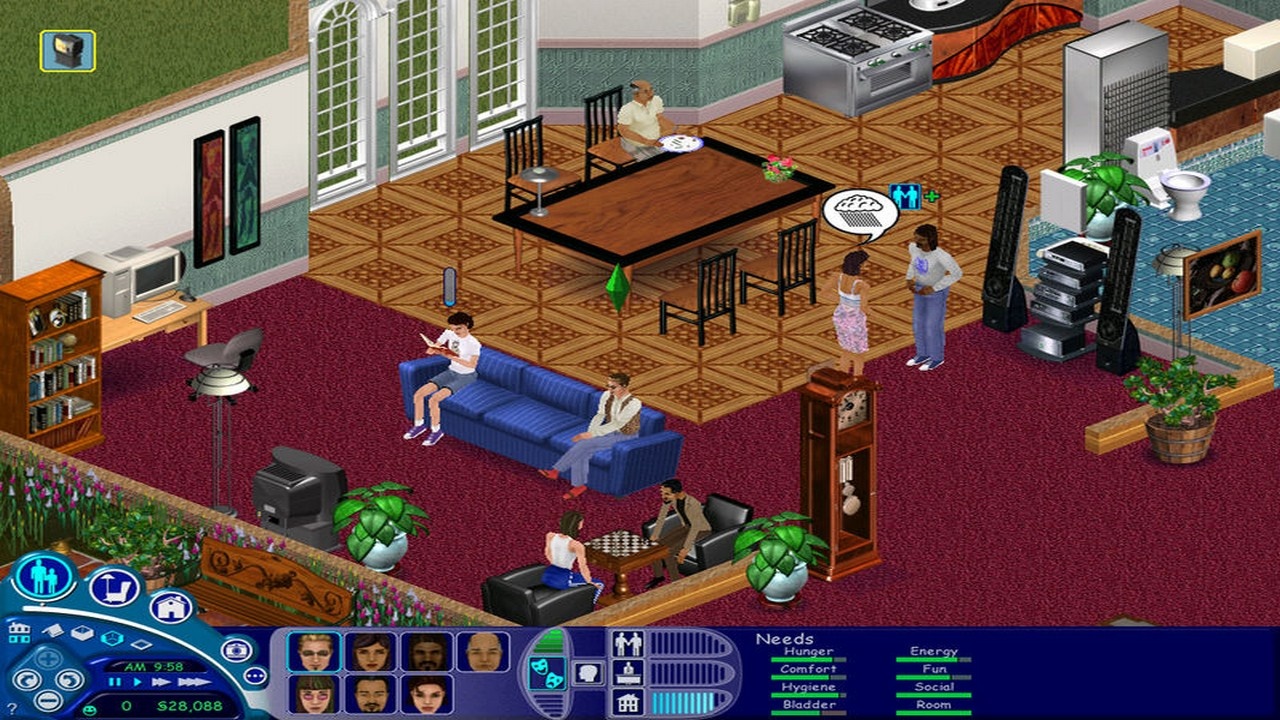Enter Build mode via the house icon
Image resolution: width=1280 pixels, height=720 pixels.
click(x=170, y=608)
